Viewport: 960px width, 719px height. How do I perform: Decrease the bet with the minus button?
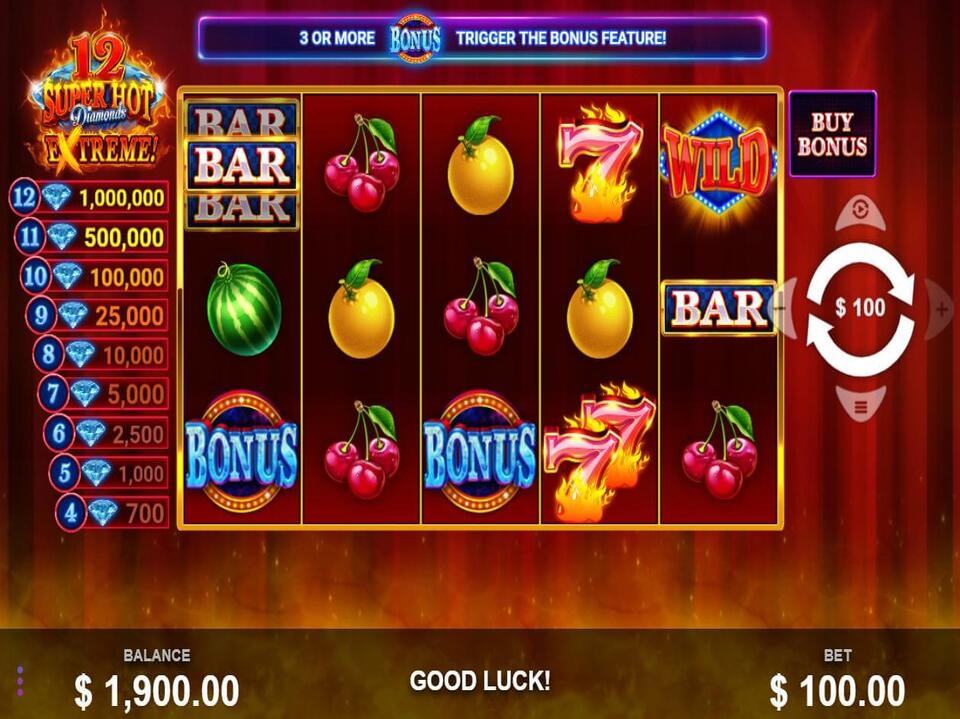click(x=786, y=309)
